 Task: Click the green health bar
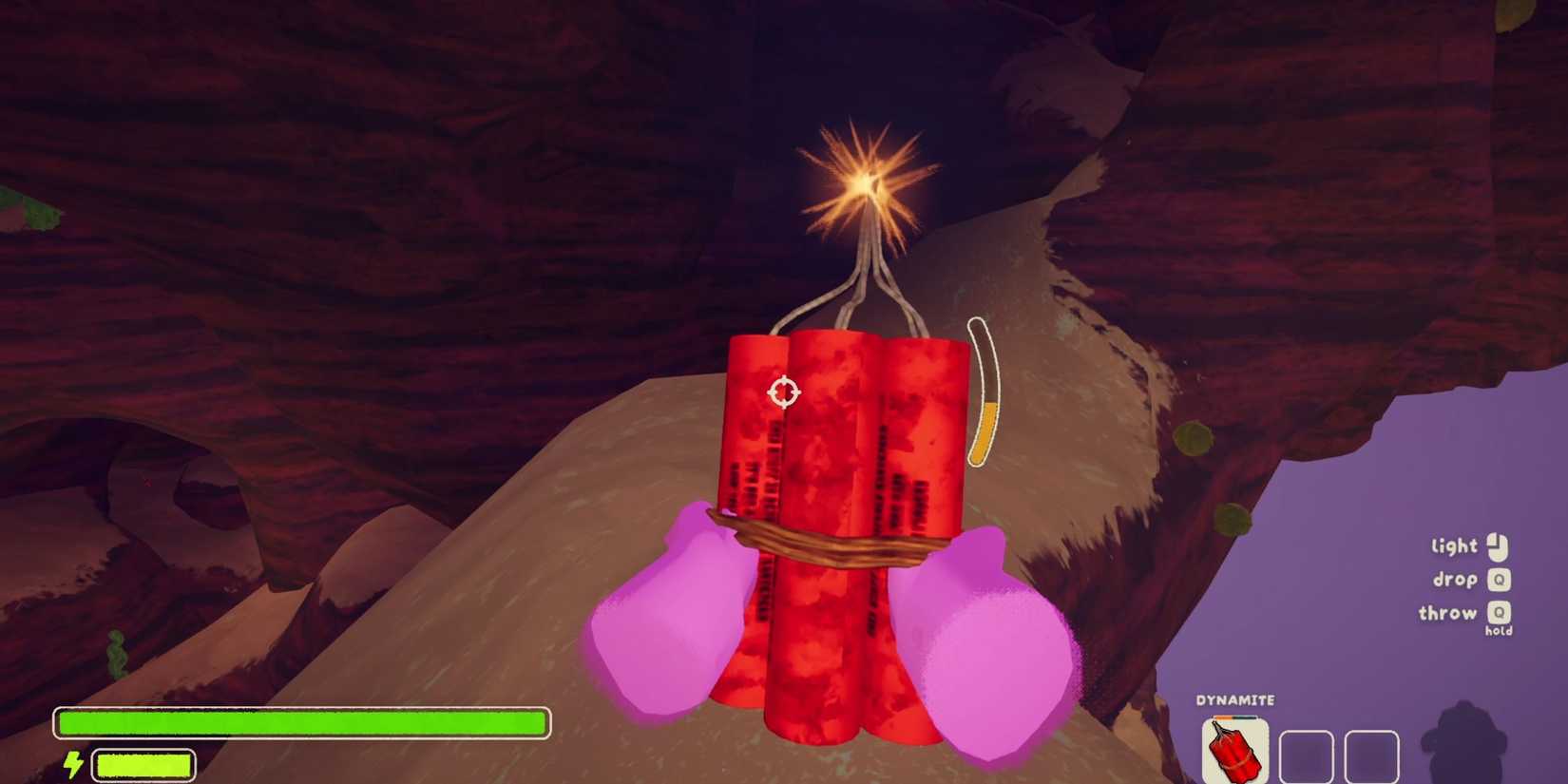304,723
